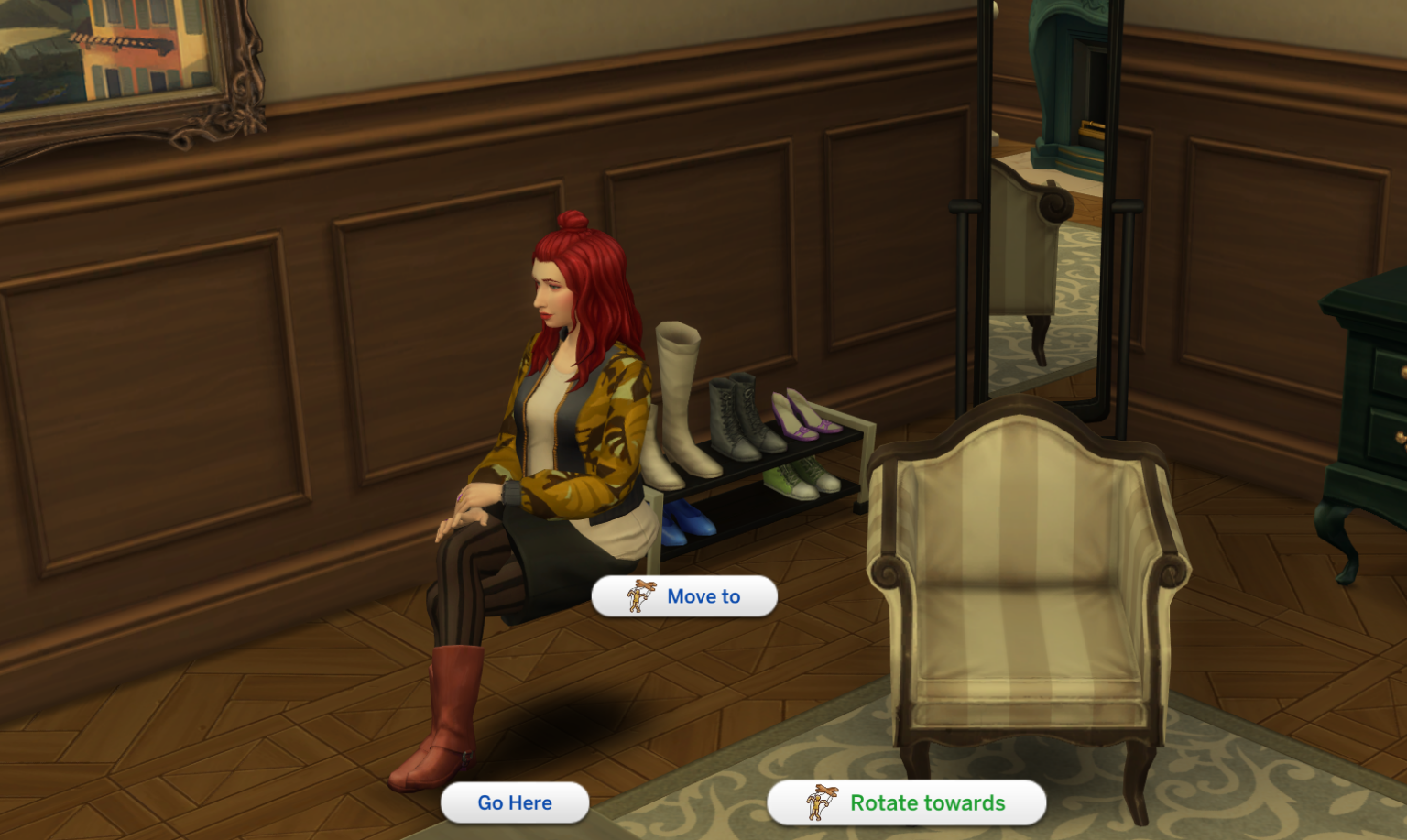Select the Rotate towards interaction
The width and height of the screenshot is (1407, 840).
coord(925,802)
